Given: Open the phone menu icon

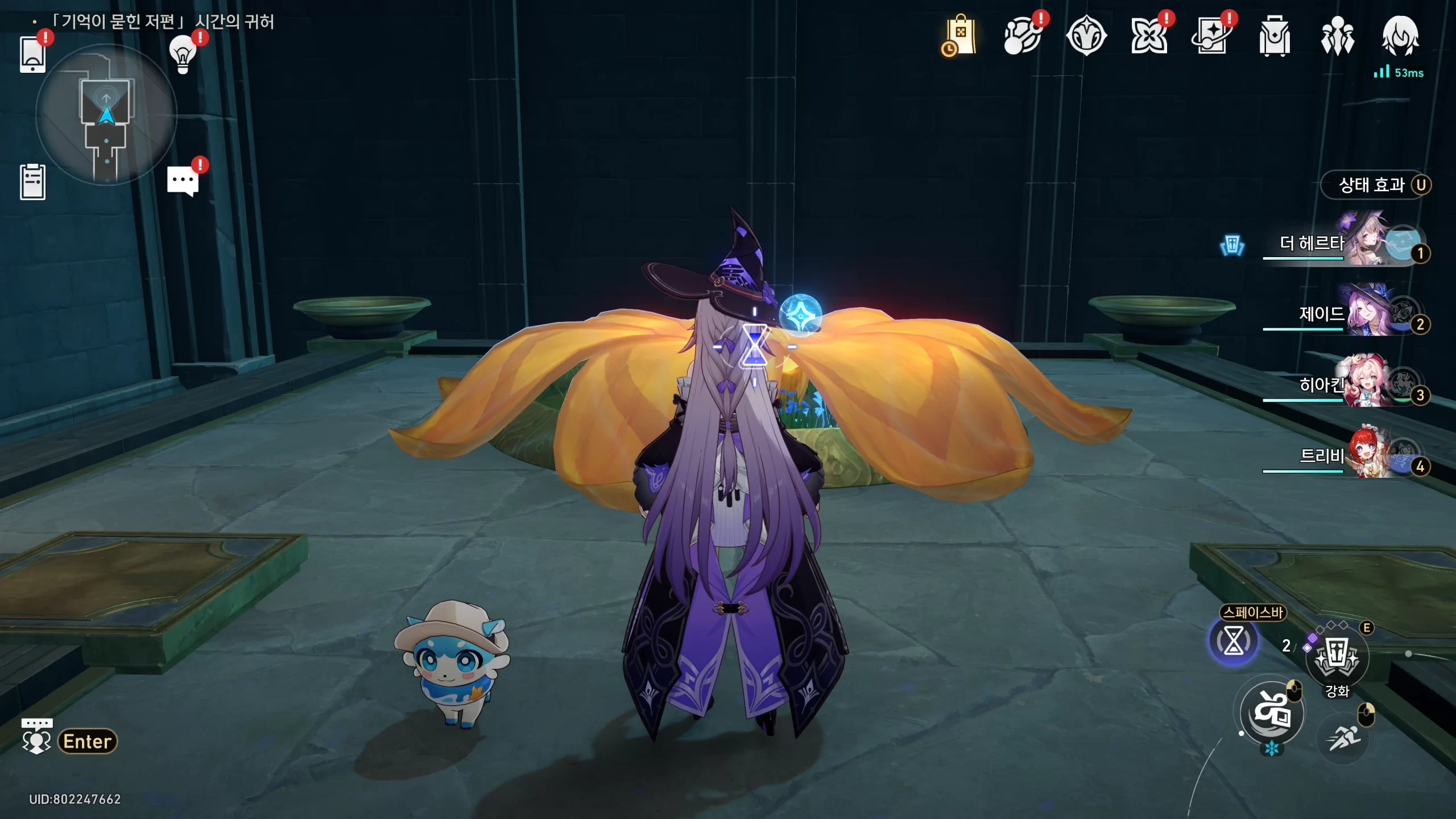Looking at the screenshot, I should tap(32, 55).
